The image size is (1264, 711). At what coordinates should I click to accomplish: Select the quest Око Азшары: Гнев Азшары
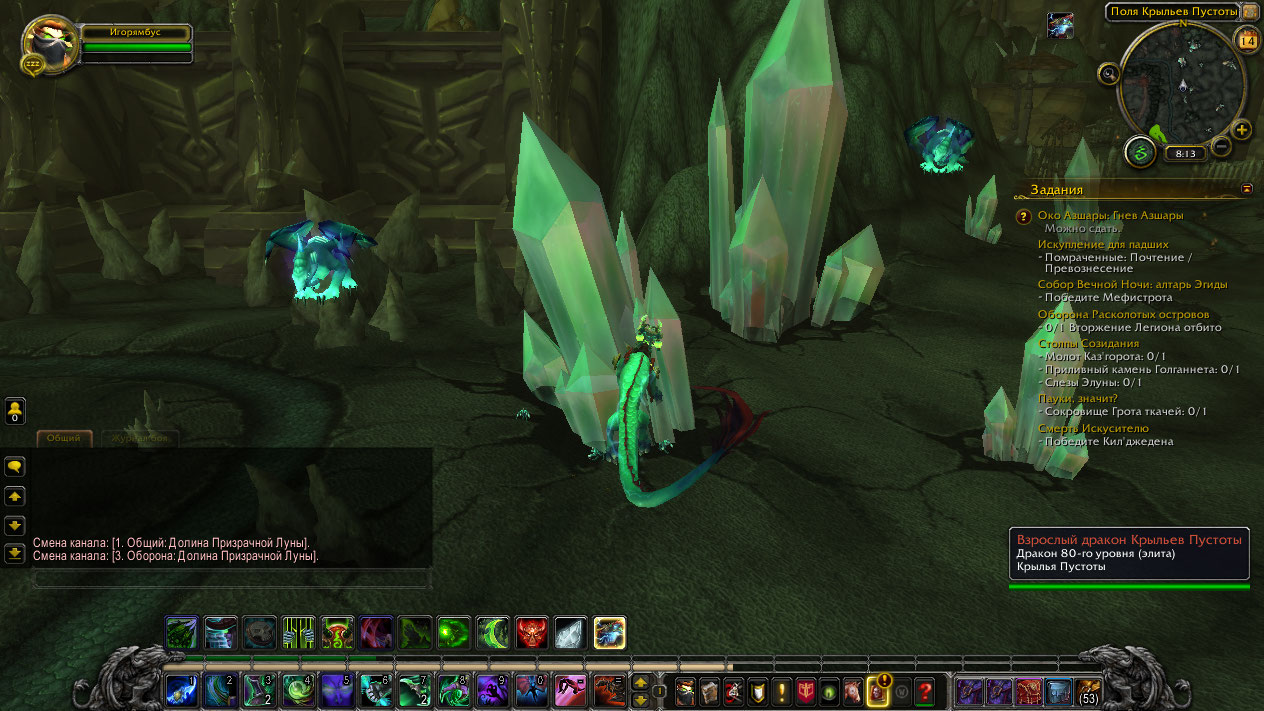tap(1110, 215)
